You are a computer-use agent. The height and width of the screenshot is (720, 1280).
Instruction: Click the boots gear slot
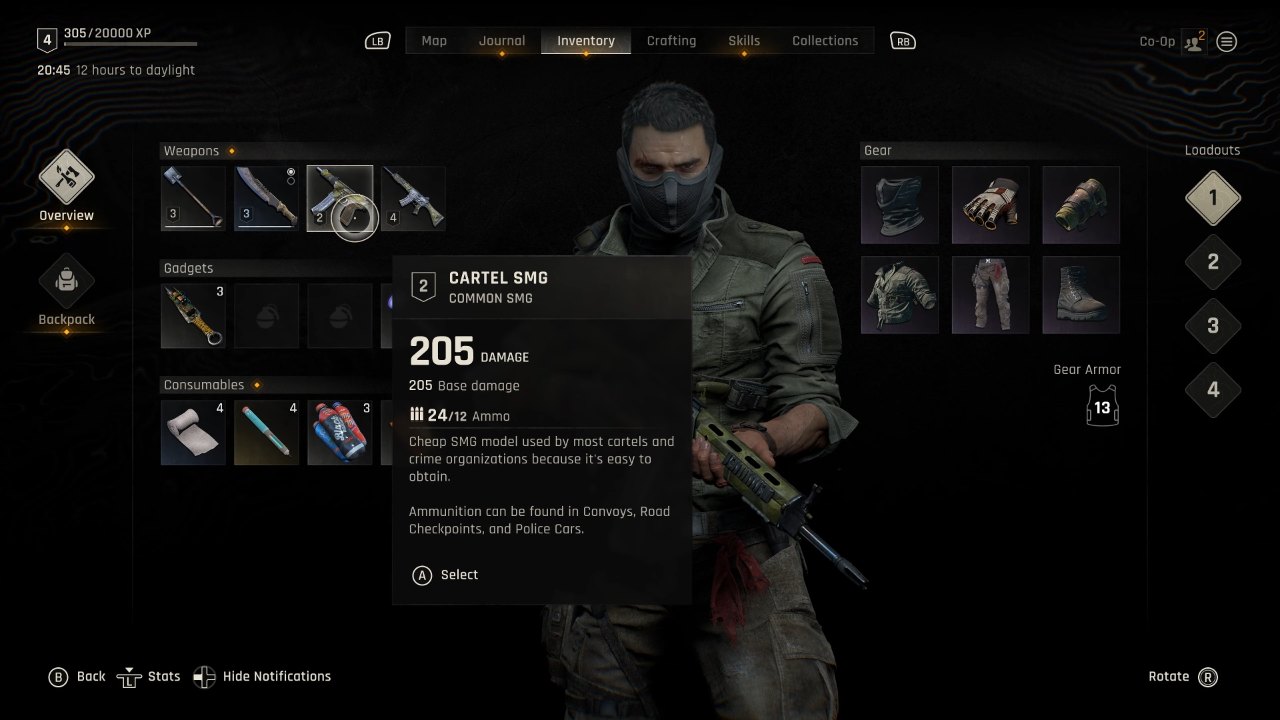tap(1081, 294)
